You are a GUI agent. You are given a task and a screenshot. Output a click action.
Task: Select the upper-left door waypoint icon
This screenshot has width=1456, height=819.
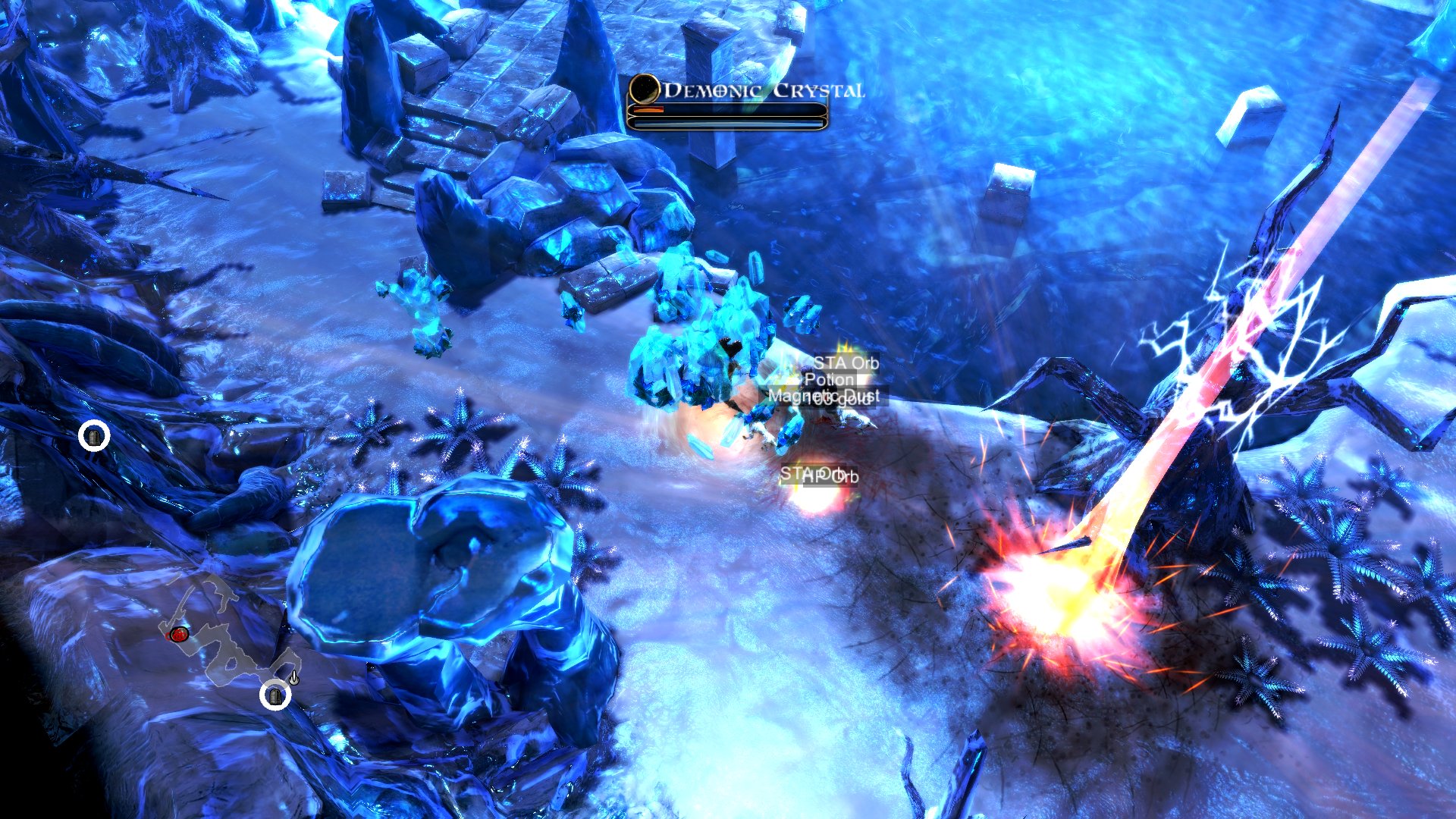click(93, 435)
